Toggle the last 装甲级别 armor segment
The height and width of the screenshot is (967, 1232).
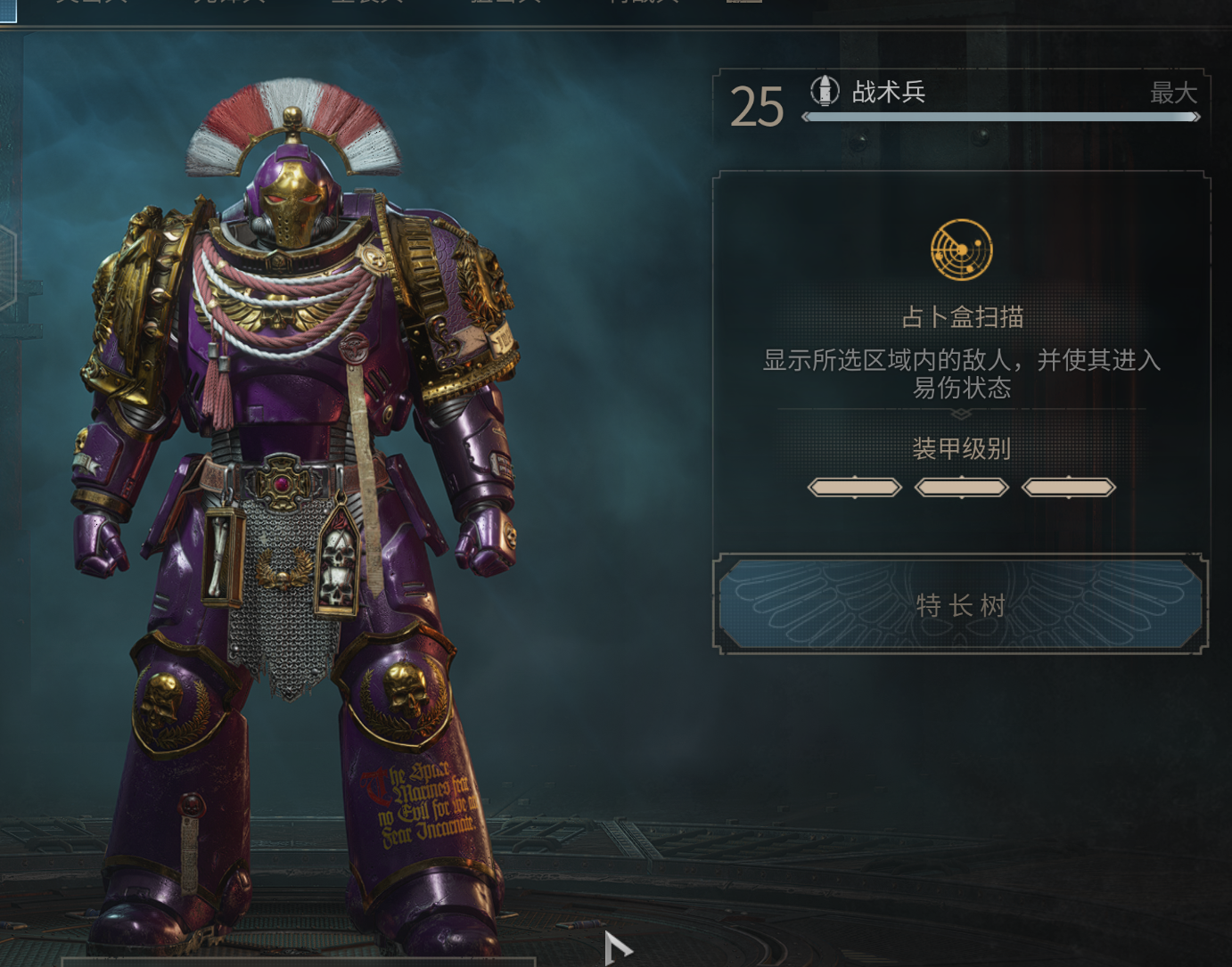click(1068, 487)
